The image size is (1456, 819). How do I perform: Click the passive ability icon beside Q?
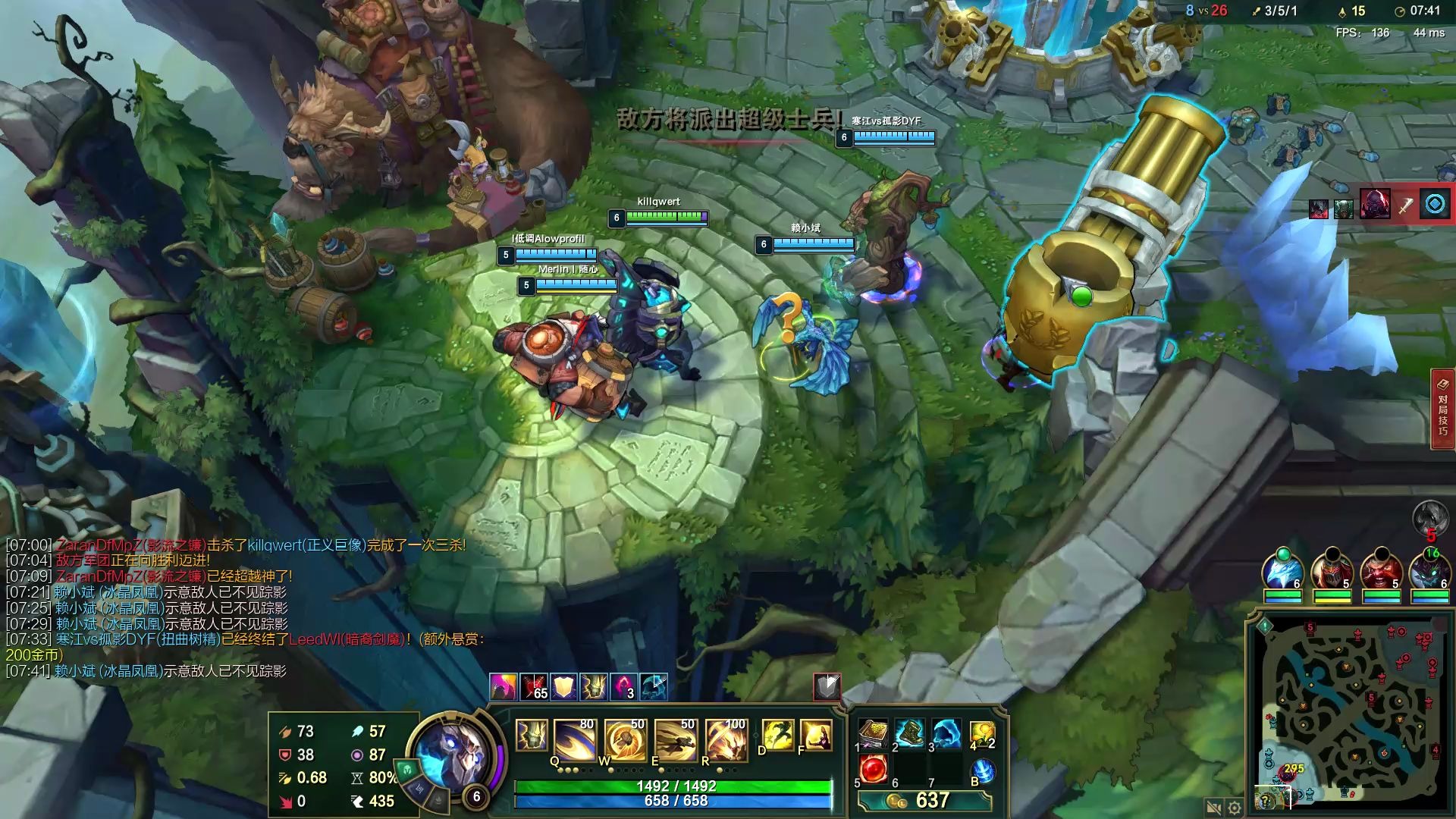531,736
